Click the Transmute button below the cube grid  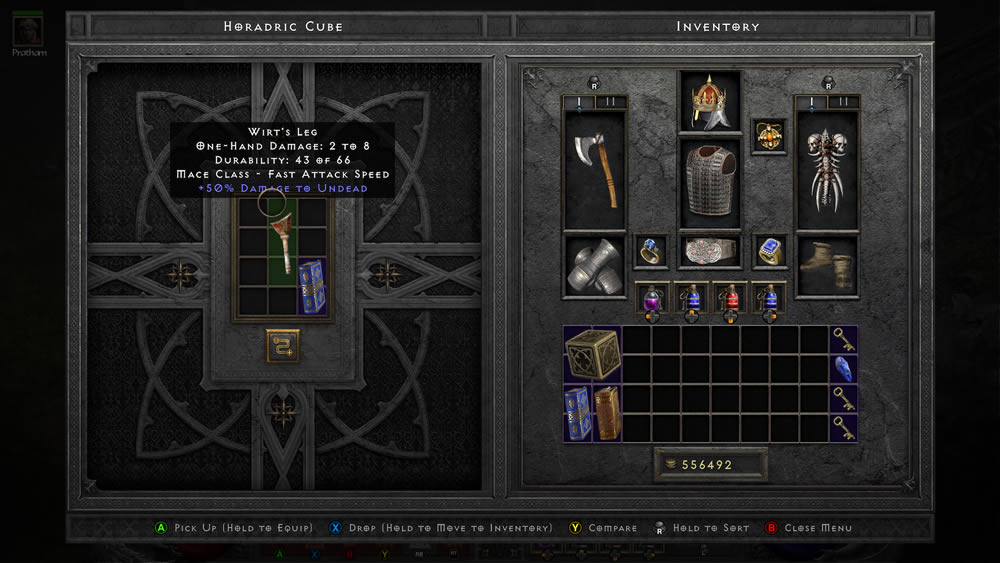283,345
